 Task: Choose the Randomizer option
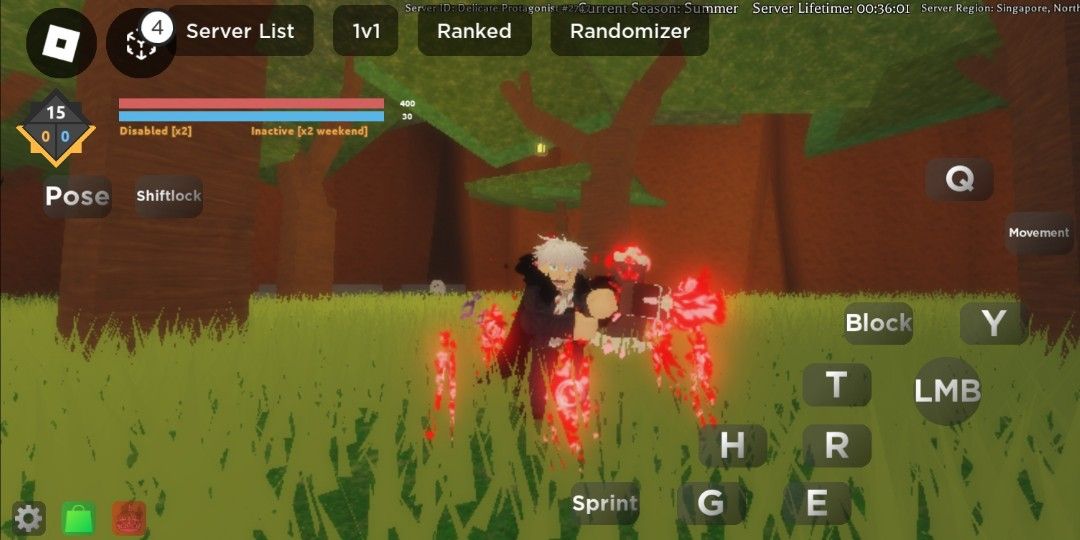pyautogui.click(x=630, y=31)
